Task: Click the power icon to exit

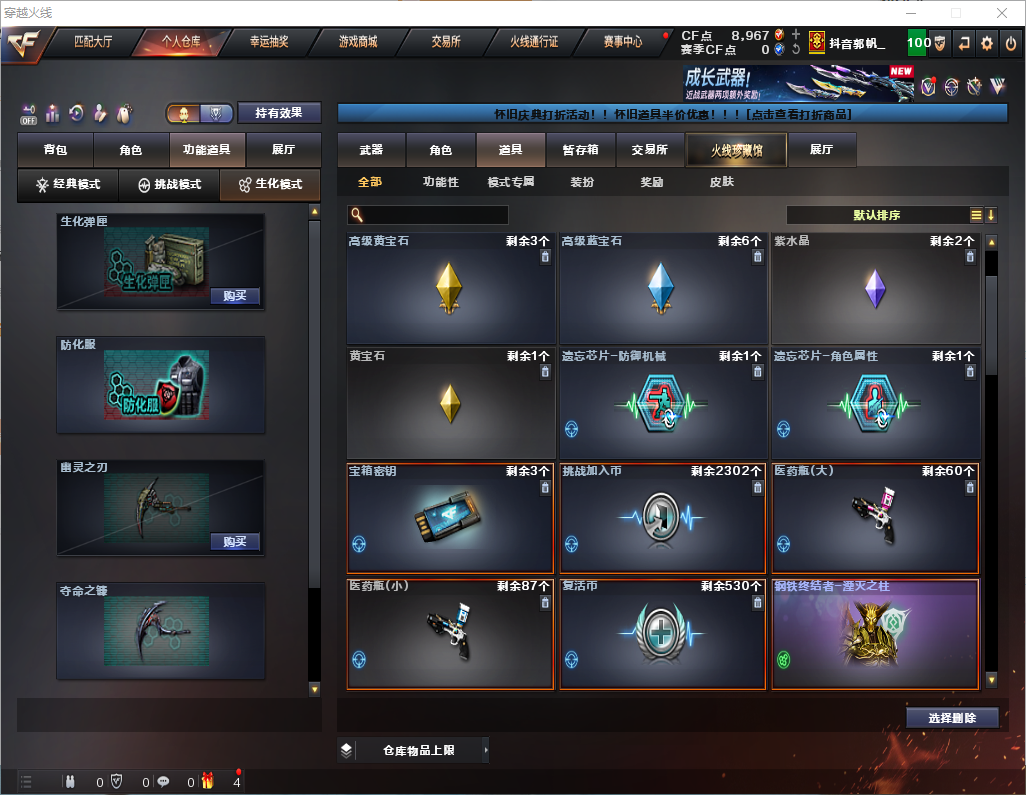Action: (1011, 43)
